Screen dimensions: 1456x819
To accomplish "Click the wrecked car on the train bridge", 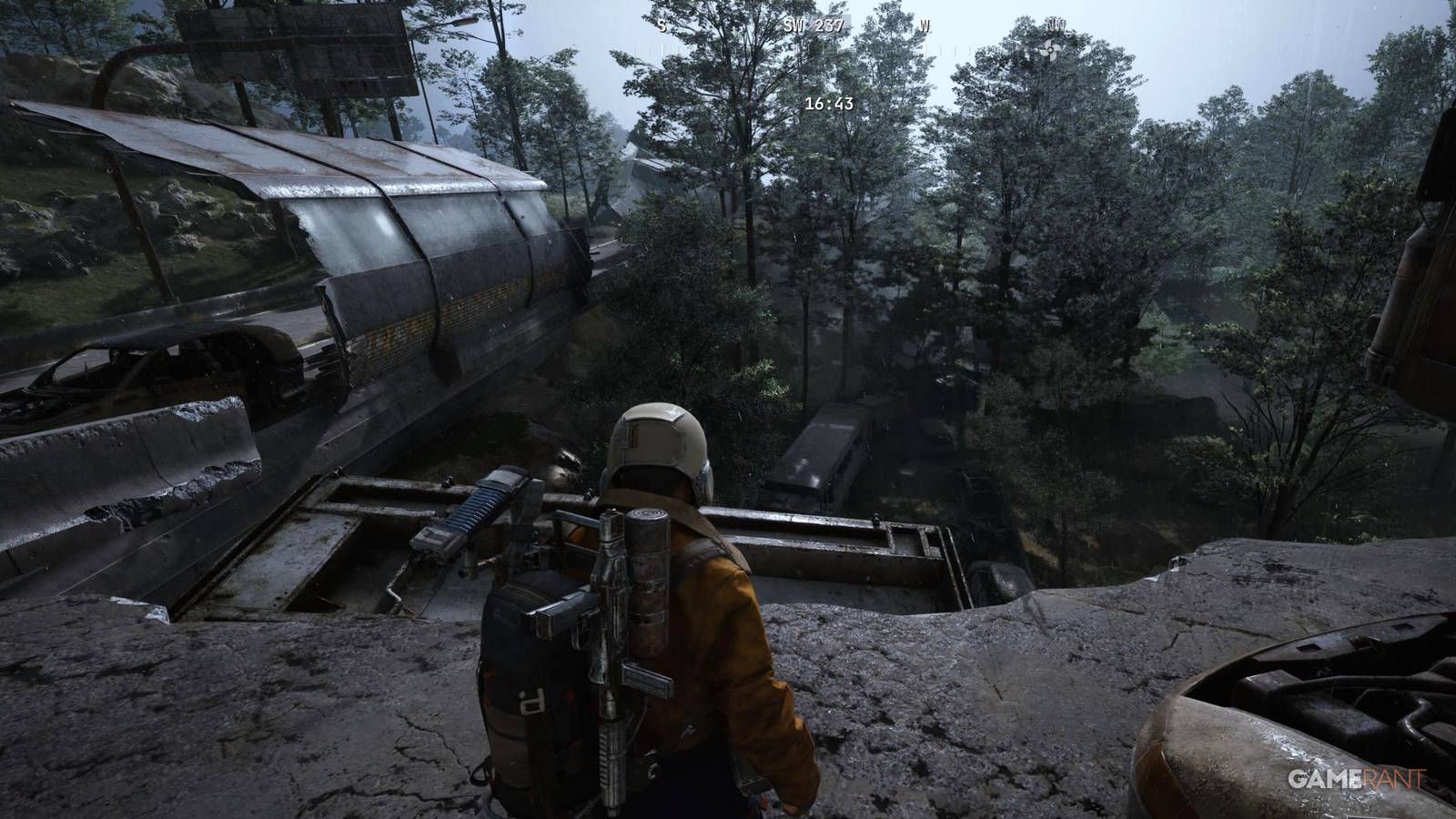I will (146, 373).
